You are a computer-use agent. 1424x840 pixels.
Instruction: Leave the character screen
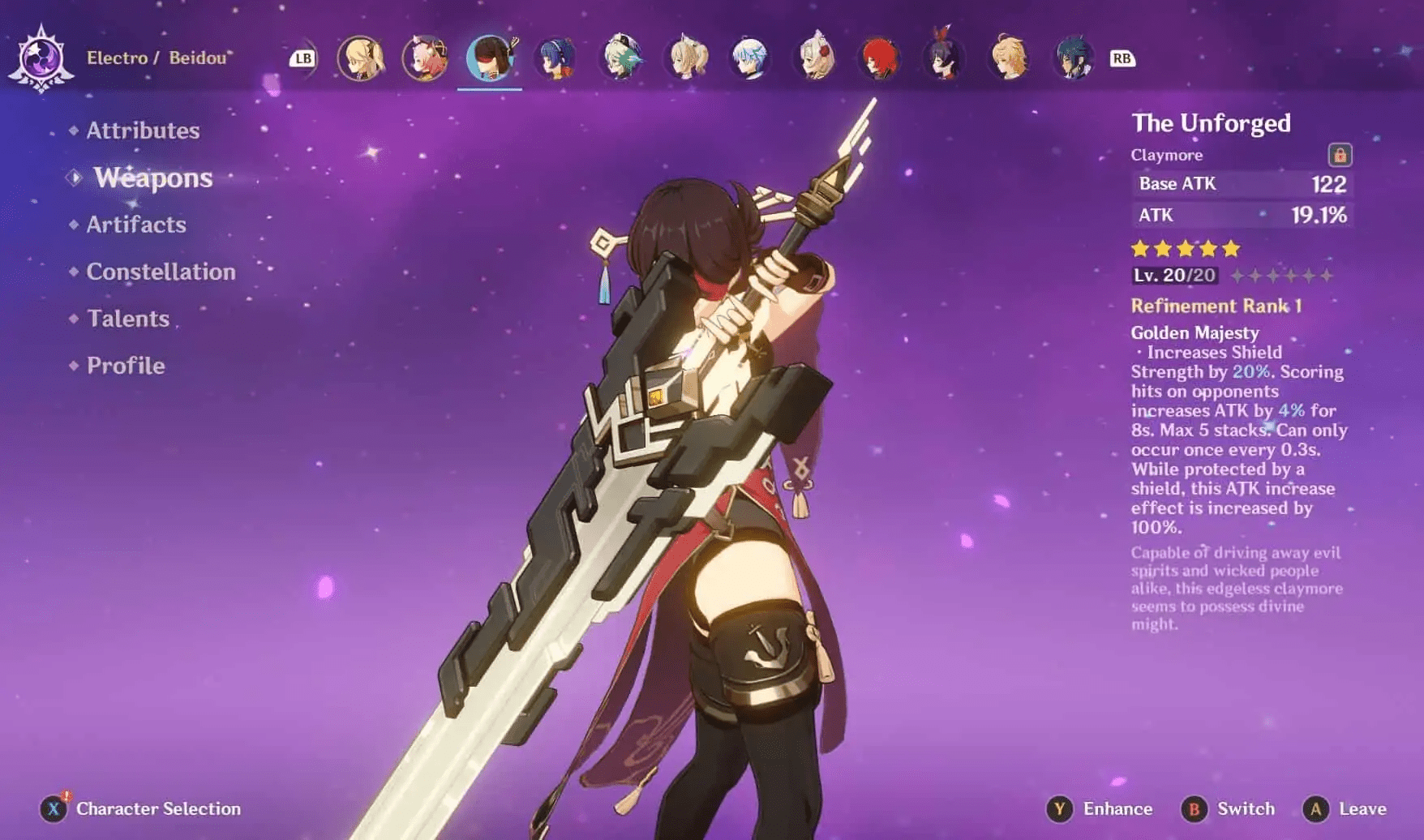click(1345, 808)
